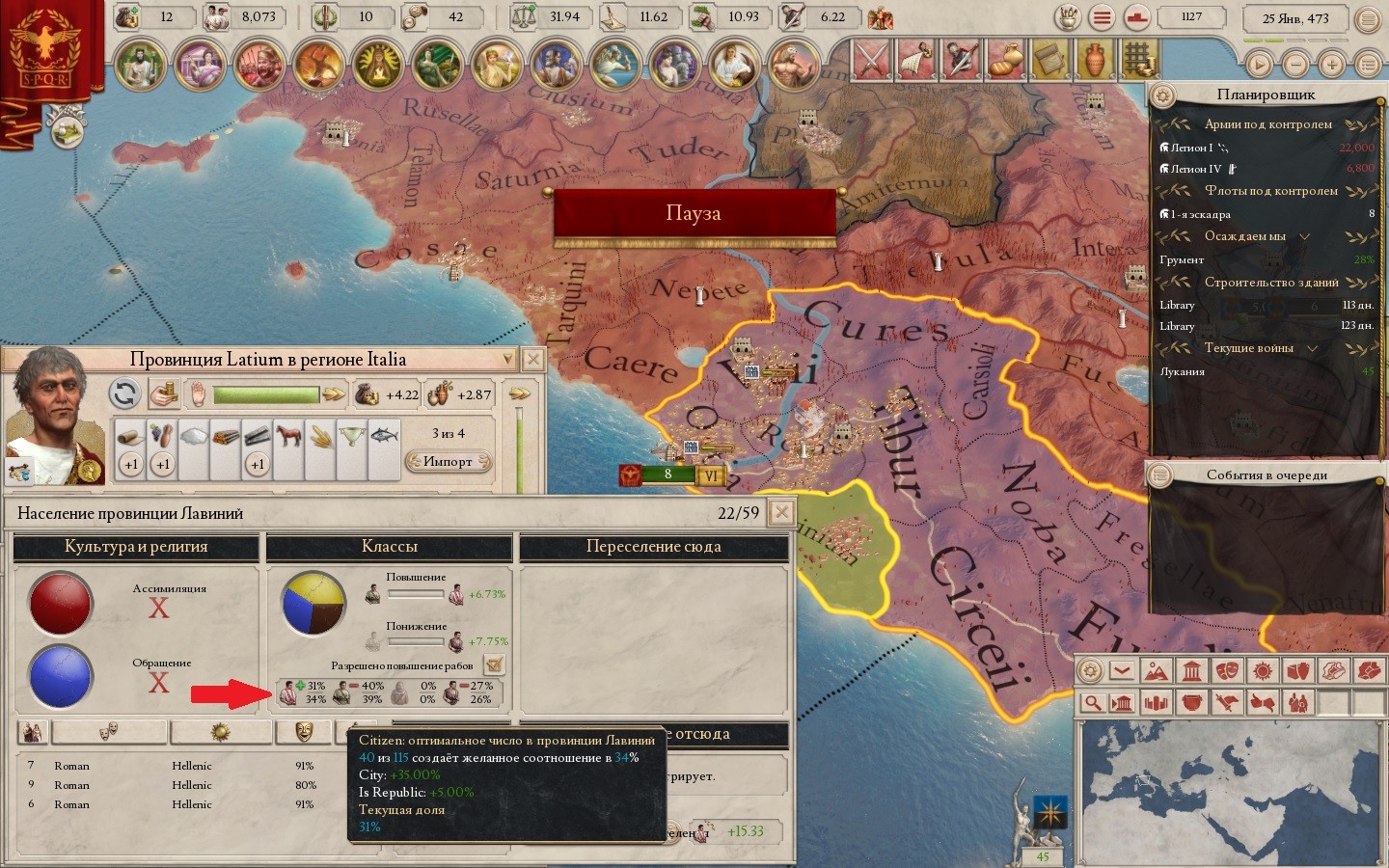Open the Импорт trade routes button
This screenshot has height=868, width=1389.
[448, 461]
